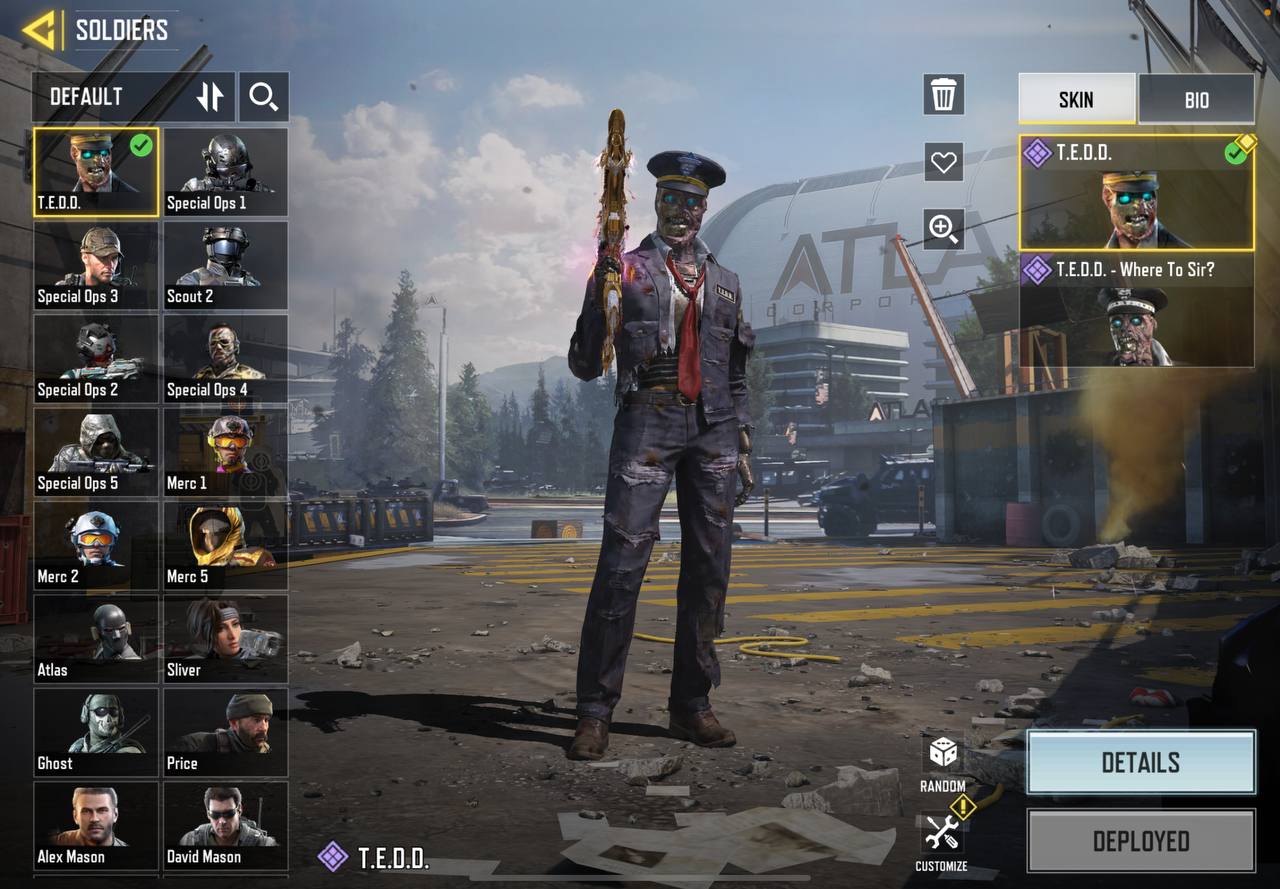Zoom in with the magnifier icon

[943, 228]
